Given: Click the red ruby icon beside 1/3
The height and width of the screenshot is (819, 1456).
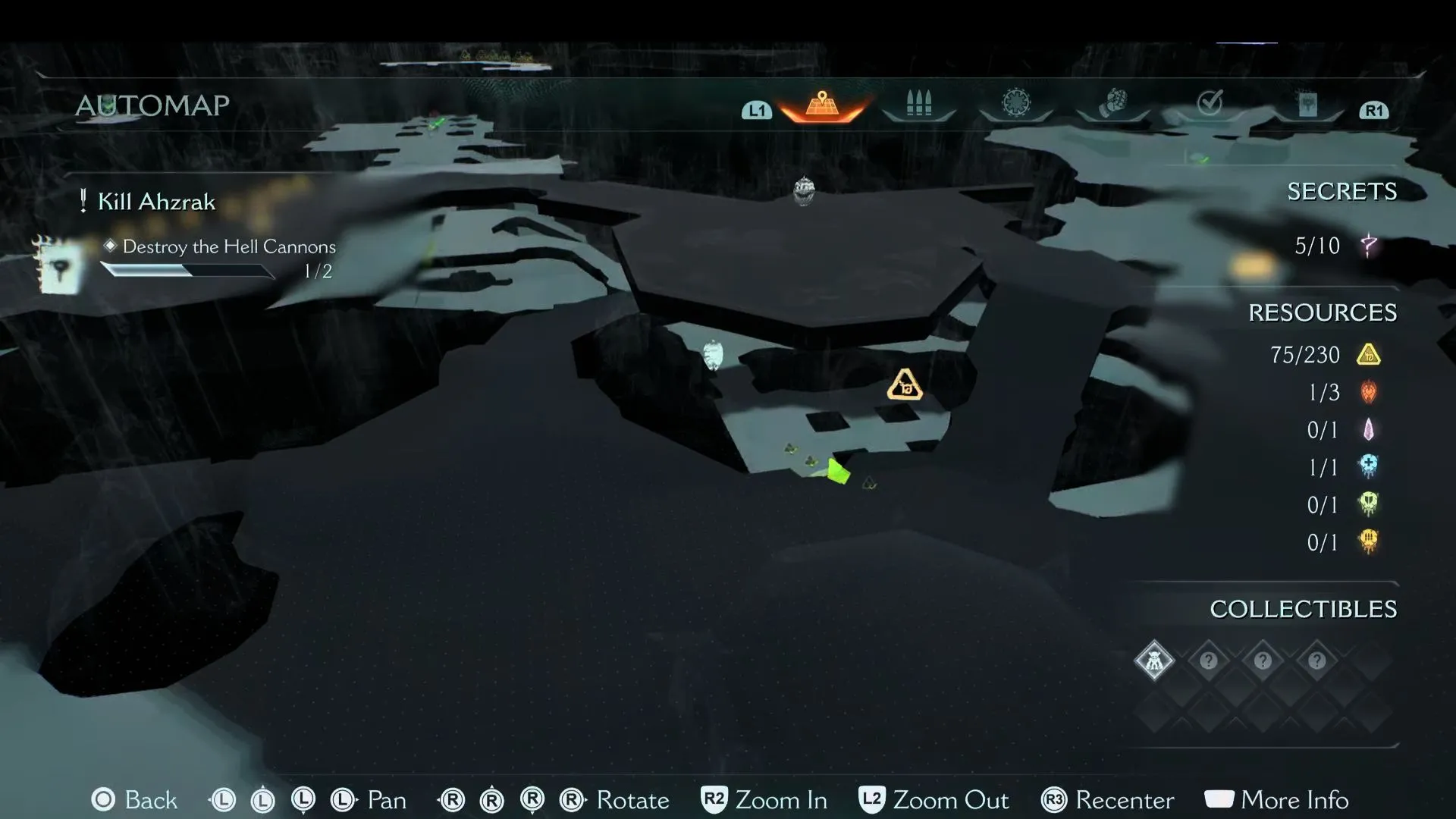Looking at the screenshot, I should tap(1369, 392).
